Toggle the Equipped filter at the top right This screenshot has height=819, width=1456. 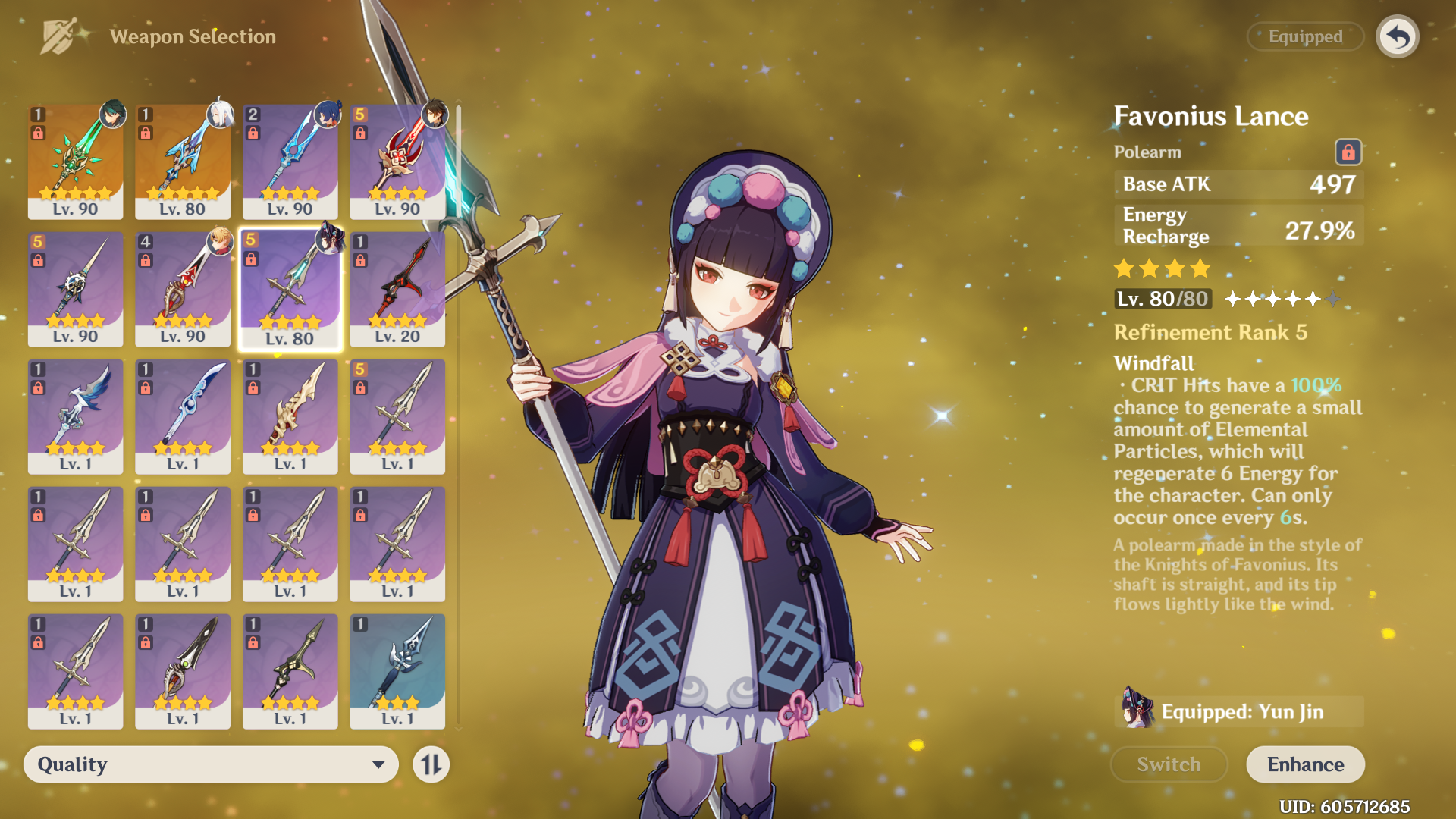point(1305,36)
